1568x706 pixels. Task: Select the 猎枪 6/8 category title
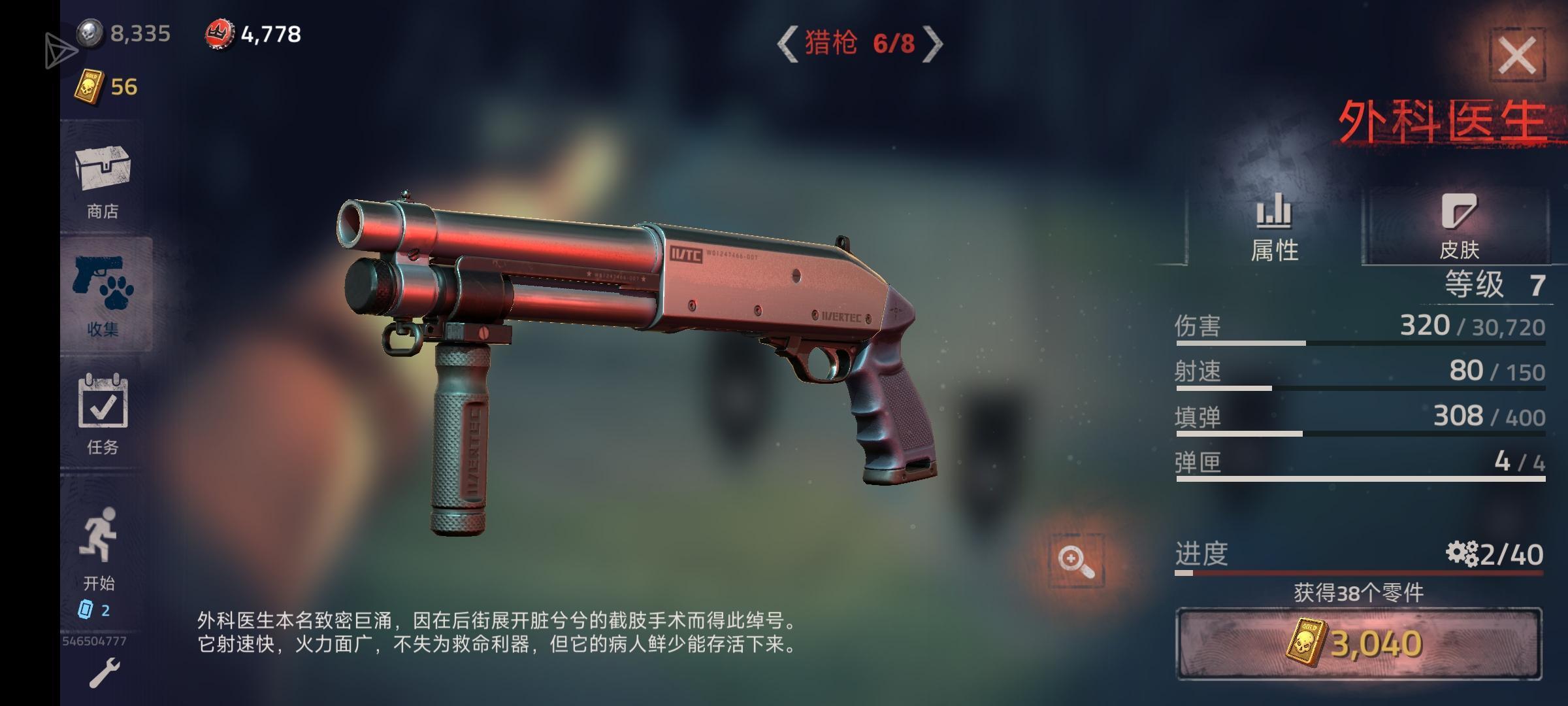[x=862, y=46]
